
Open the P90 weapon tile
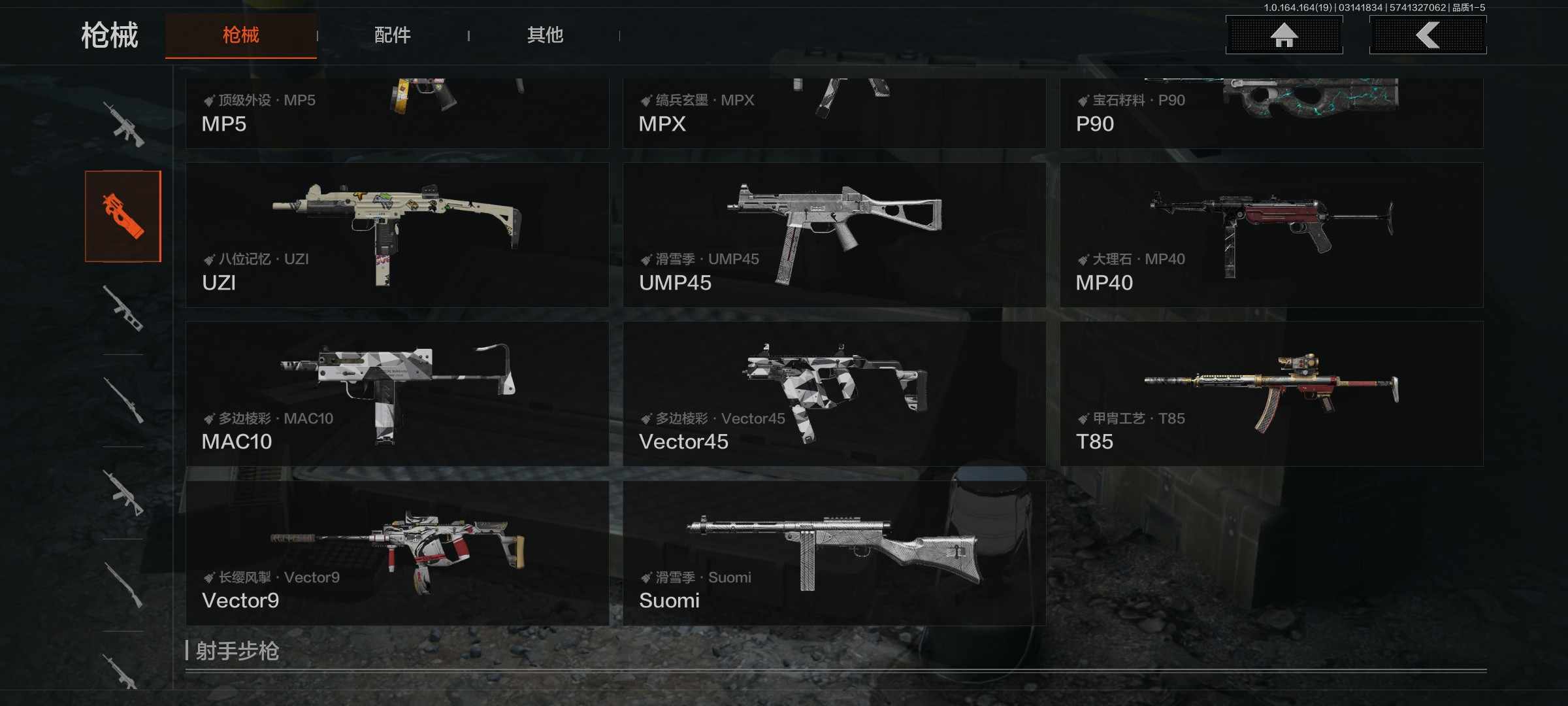pos(1271,112)
